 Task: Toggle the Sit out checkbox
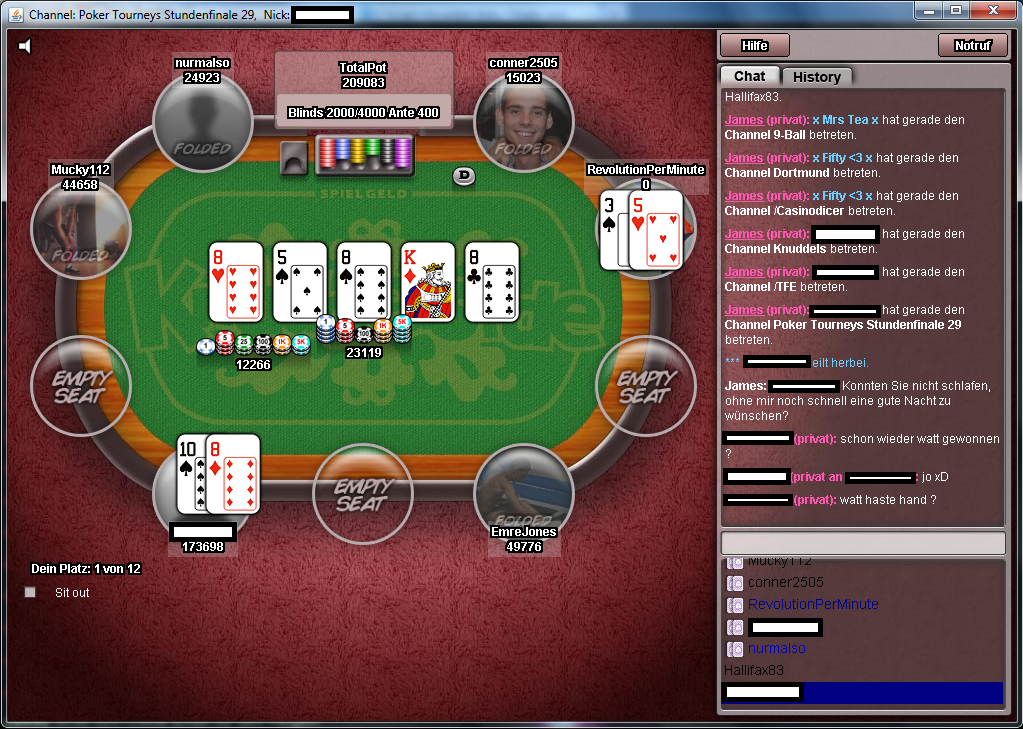(x=30, y=592)
